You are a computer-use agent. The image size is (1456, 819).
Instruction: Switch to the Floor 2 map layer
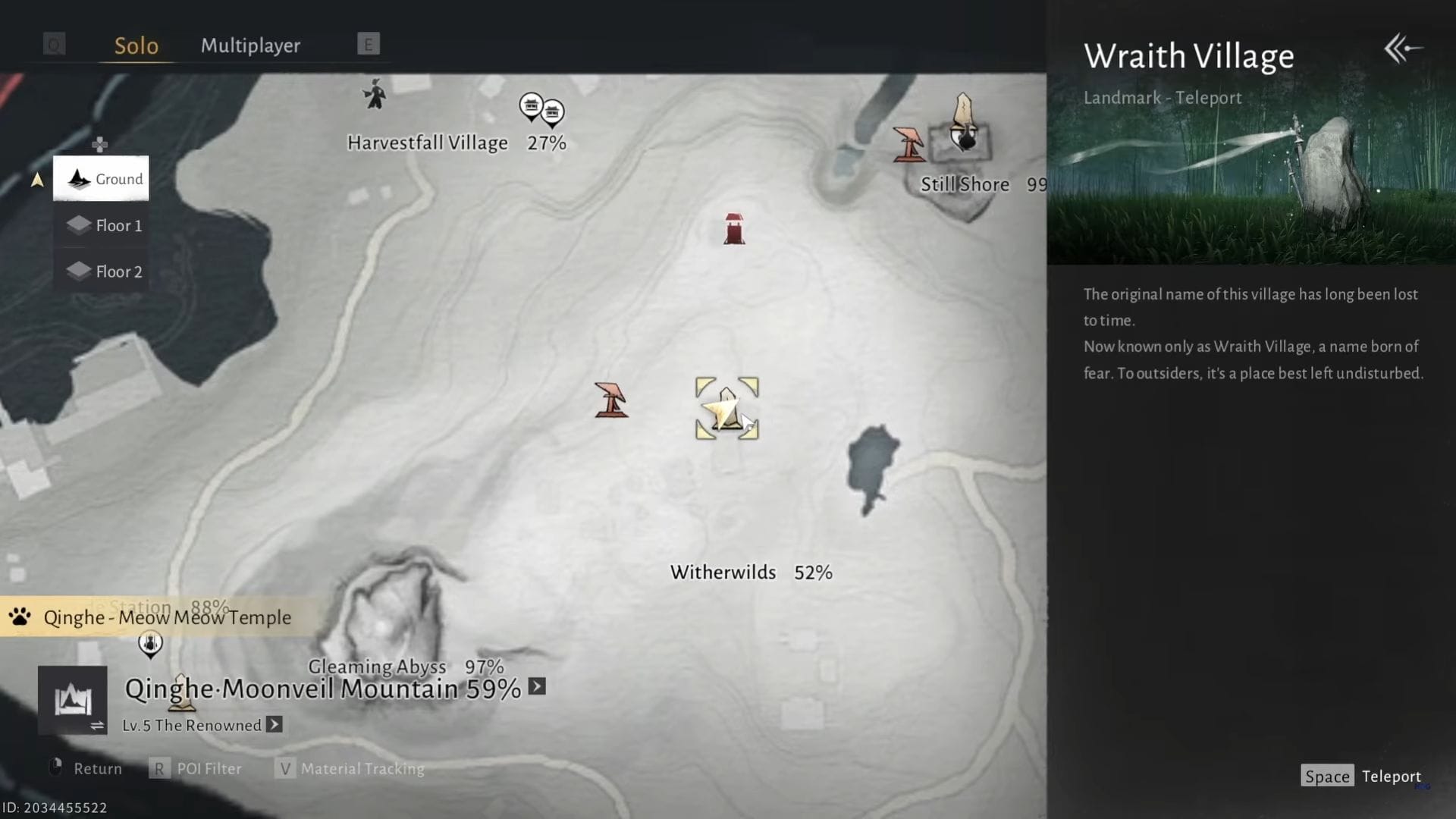point(106,271)
